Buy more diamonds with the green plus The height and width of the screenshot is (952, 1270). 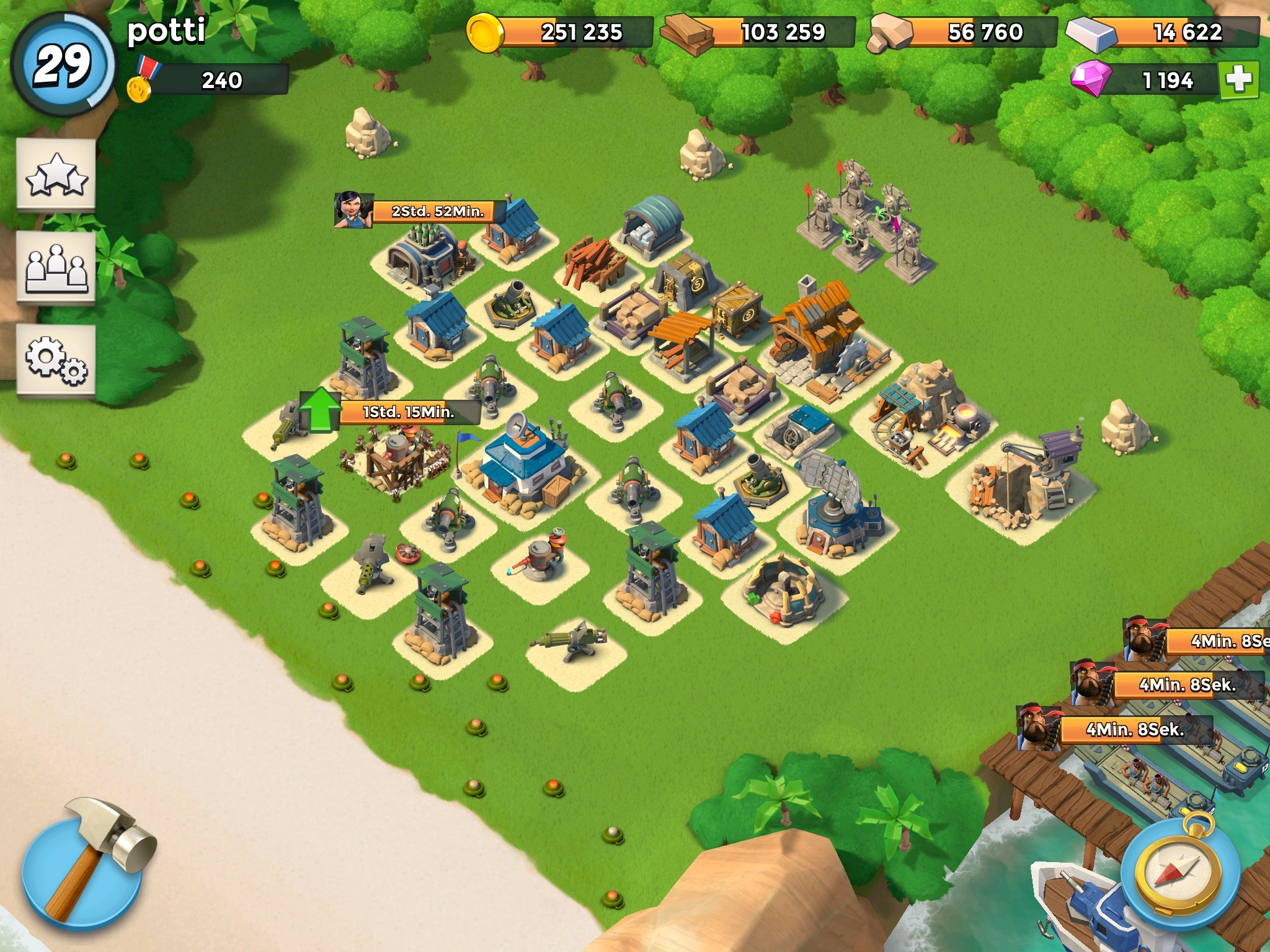click(1238, 80)
